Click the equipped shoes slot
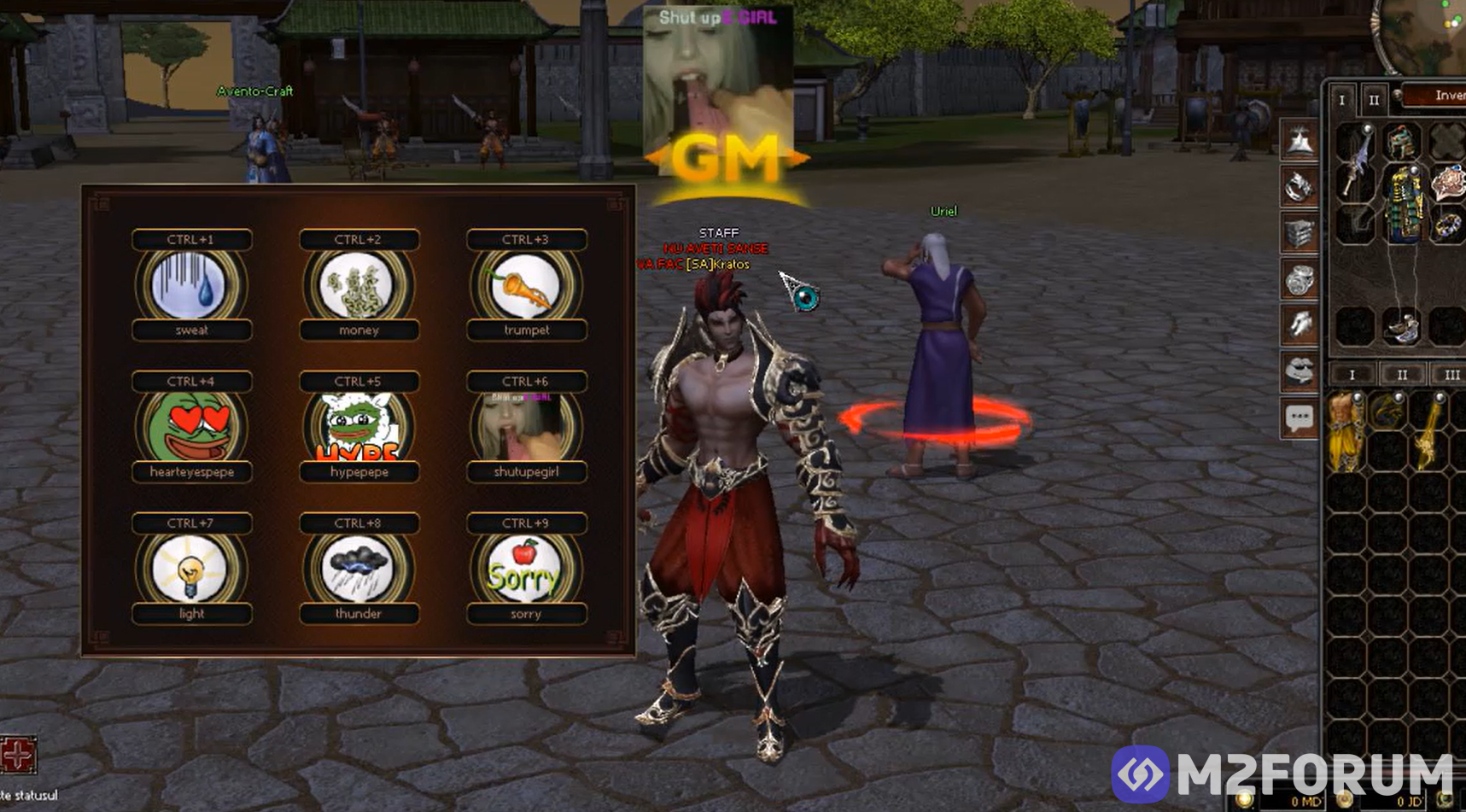This screenshot has height=812, width=1466. coord(1401,327)
